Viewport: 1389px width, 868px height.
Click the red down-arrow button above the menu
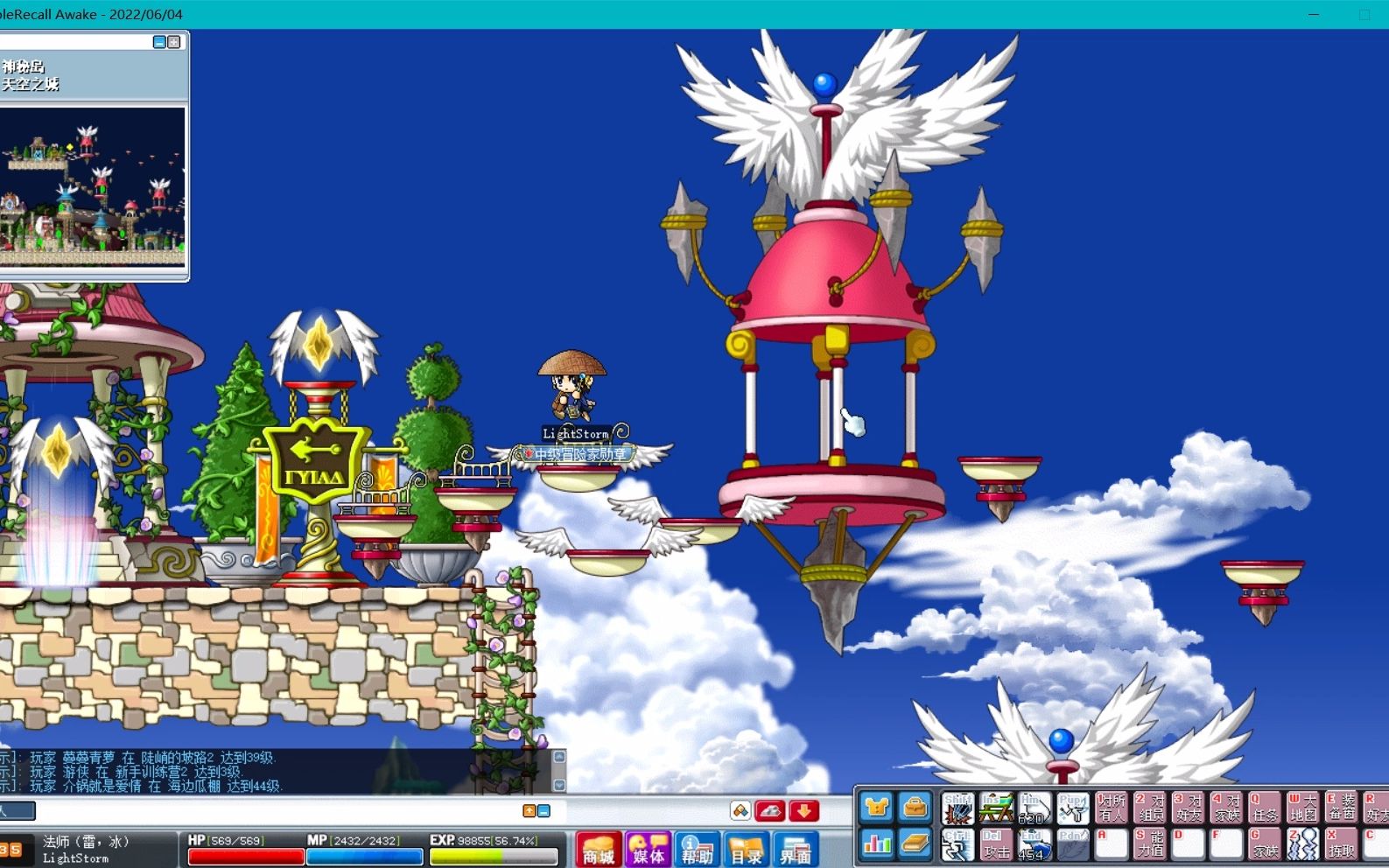(x=803, y=811)
